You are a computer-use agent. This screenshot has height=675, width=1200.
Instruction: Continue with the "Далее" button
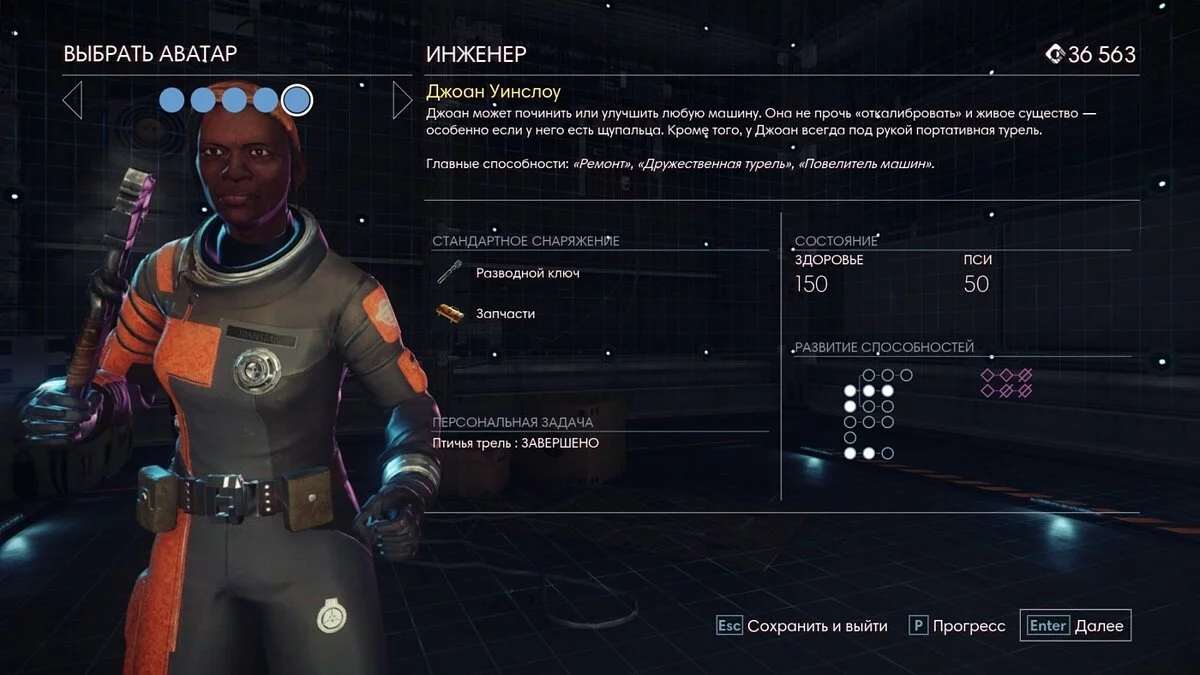[x=1076, y=626]
